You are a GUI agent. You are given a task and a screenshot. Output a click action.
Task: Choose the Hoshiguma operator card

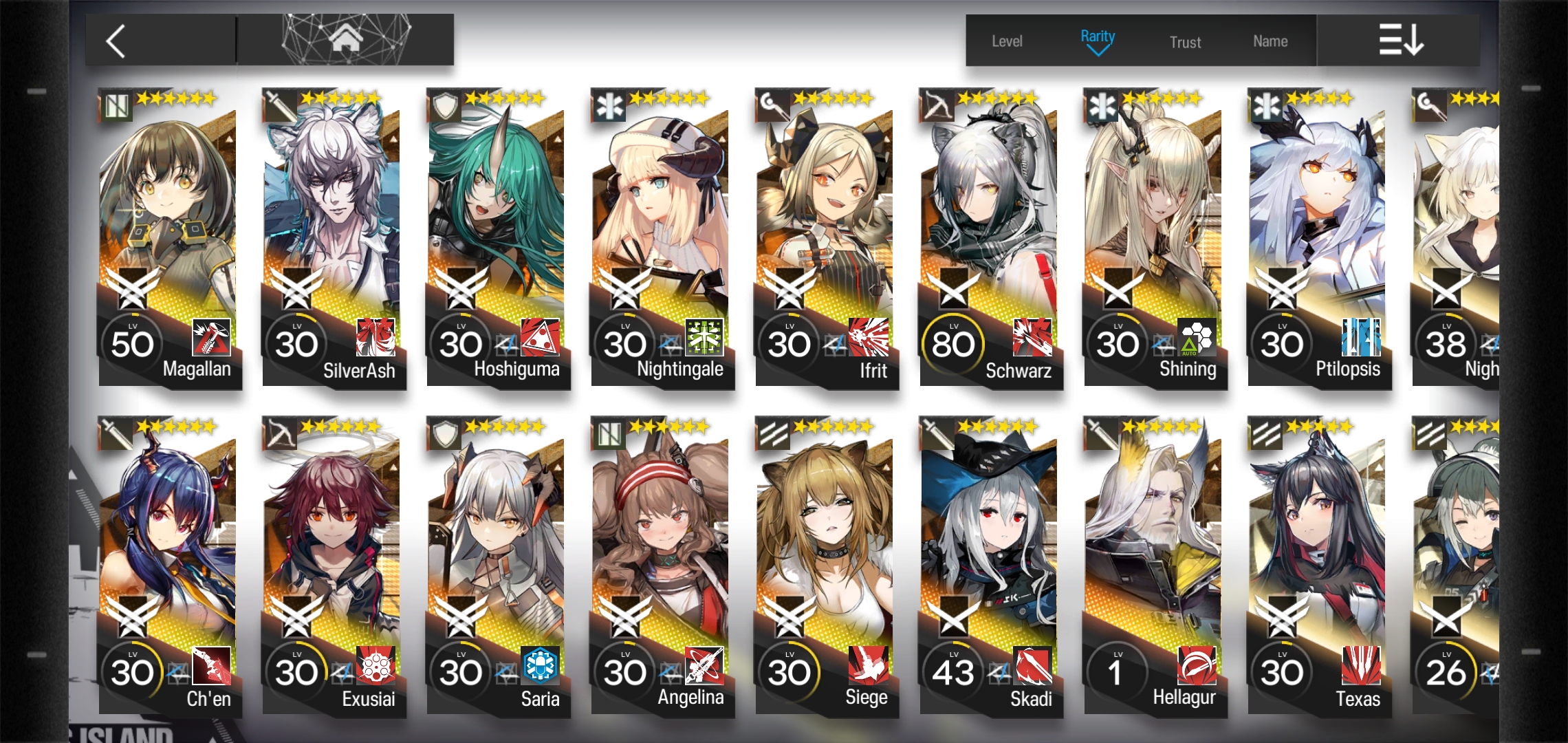point(497,234)
